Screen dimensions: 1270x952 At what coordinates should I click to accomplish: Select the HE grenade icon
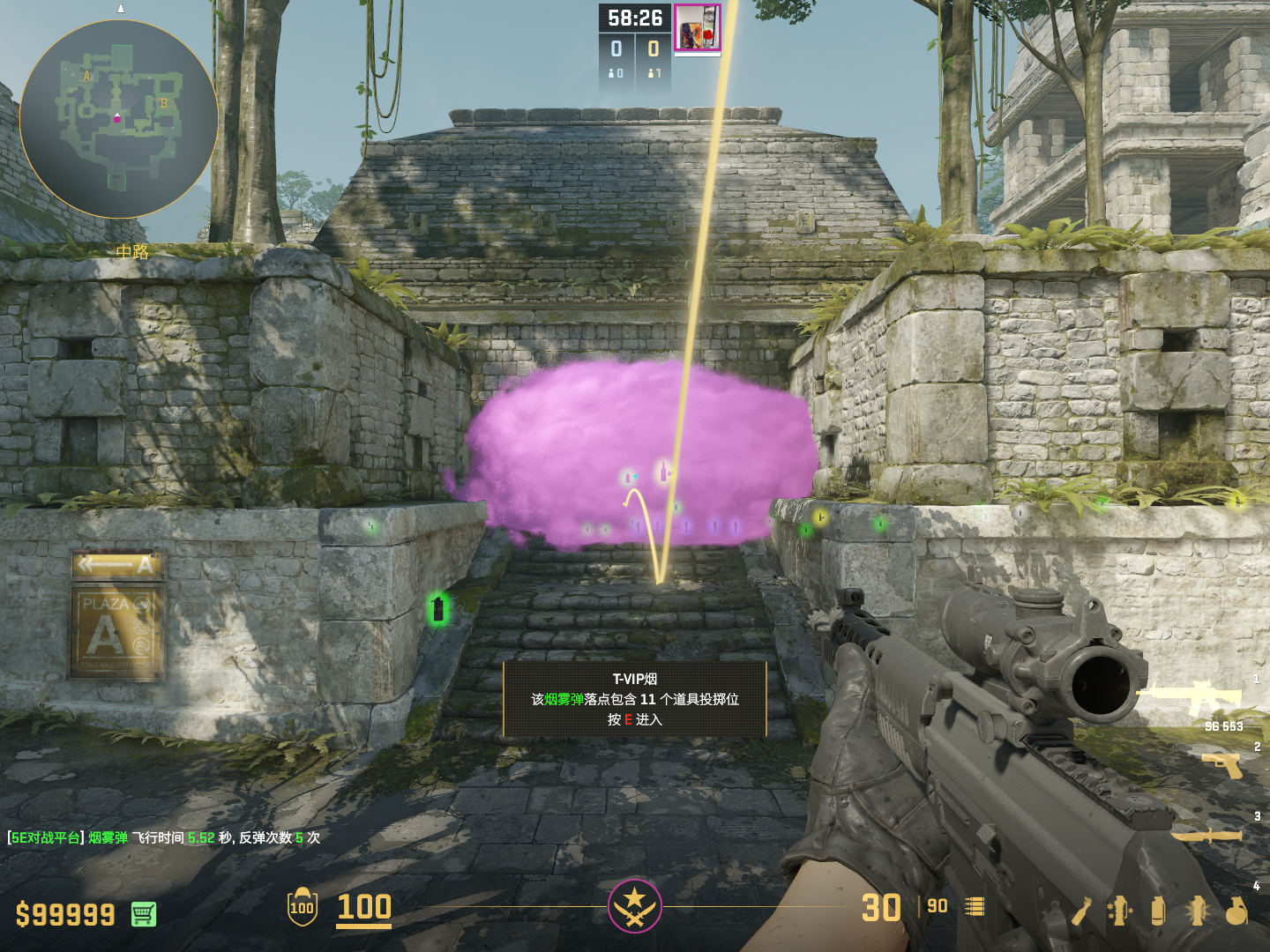(x=1236, y=911)
